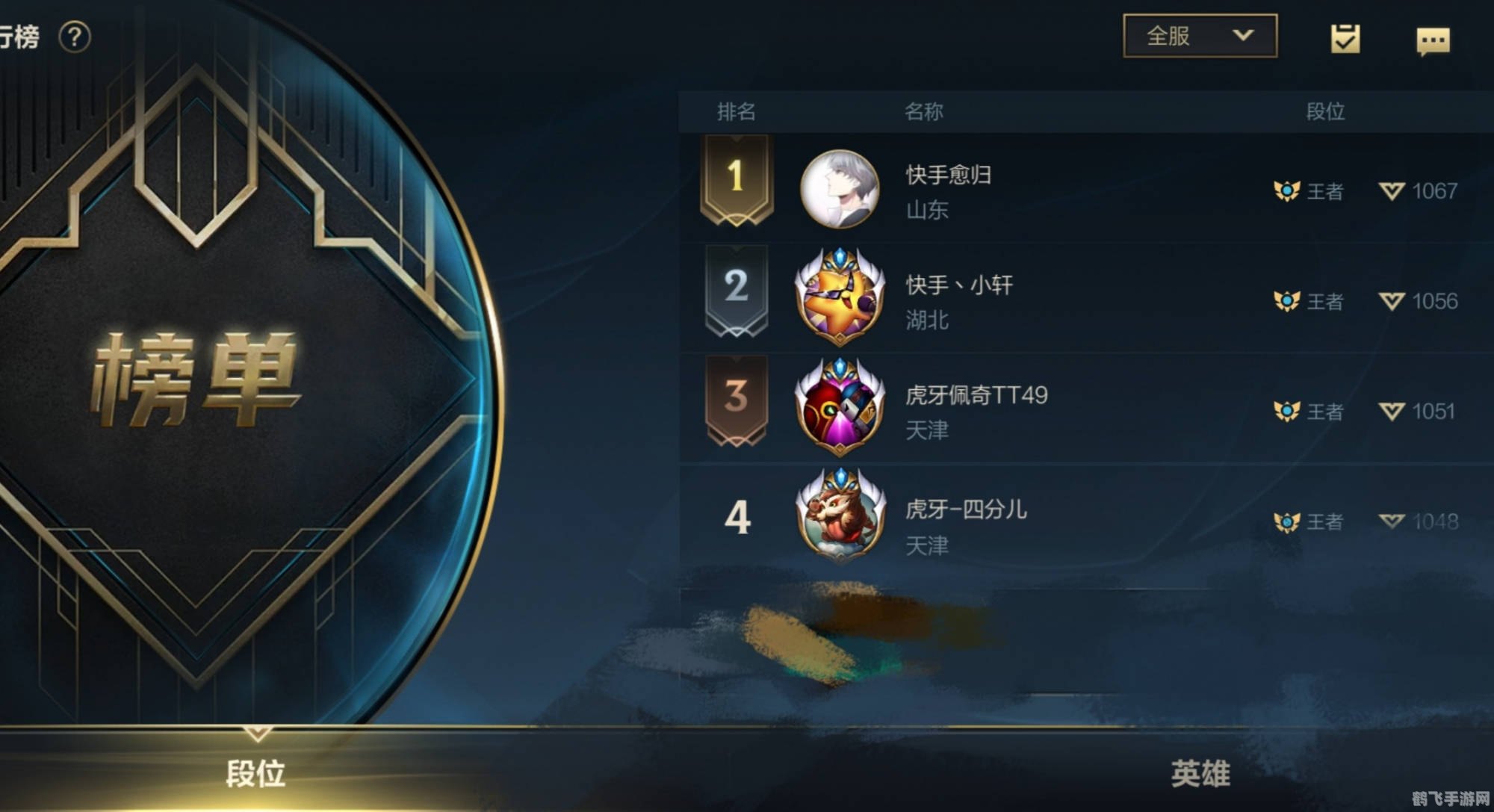Open the 全服 server filter dropdown

pyautogui.click(x=1198, y=34)
